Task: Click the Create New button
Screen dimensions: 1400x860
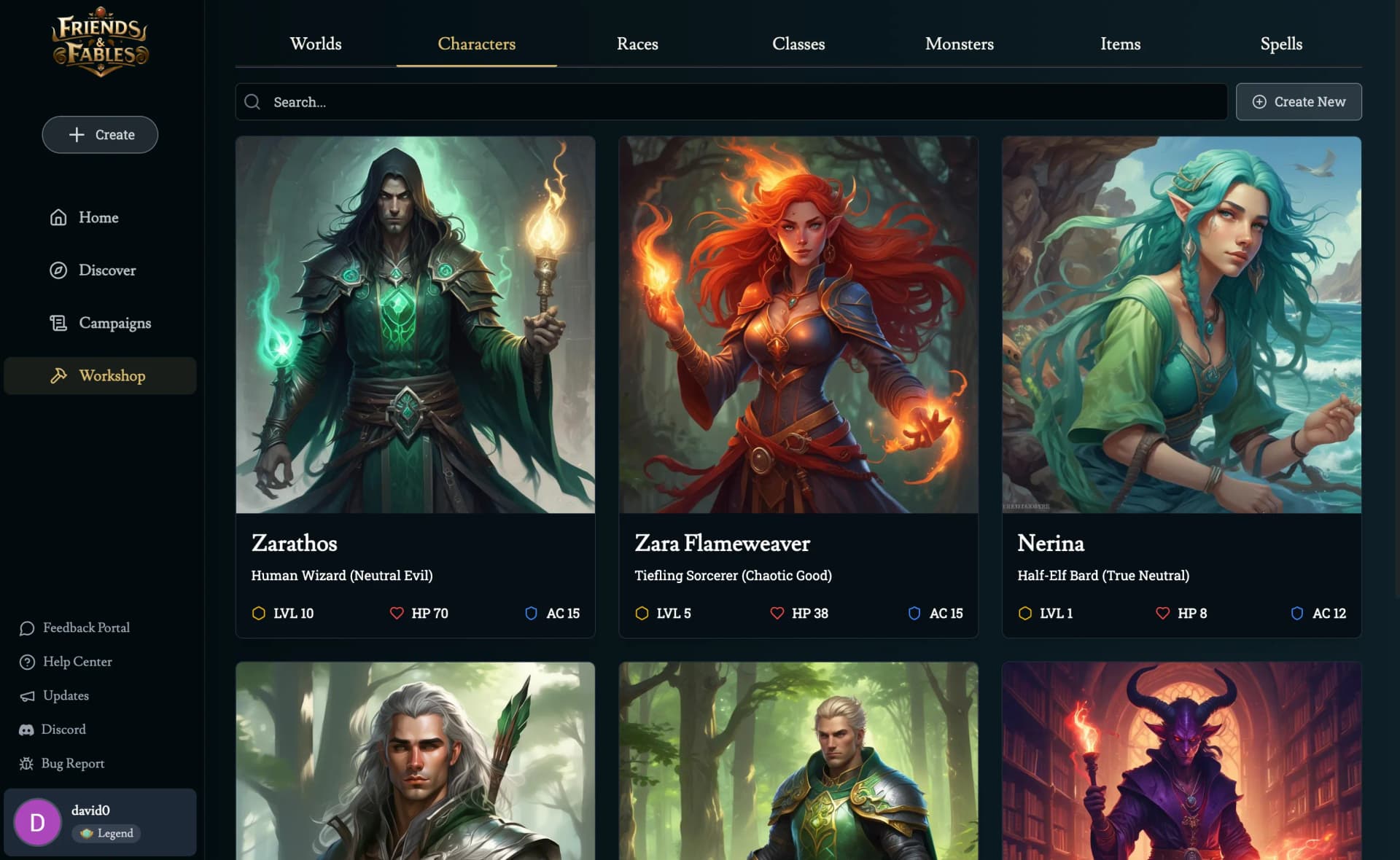Action: tap(1299, 102)
